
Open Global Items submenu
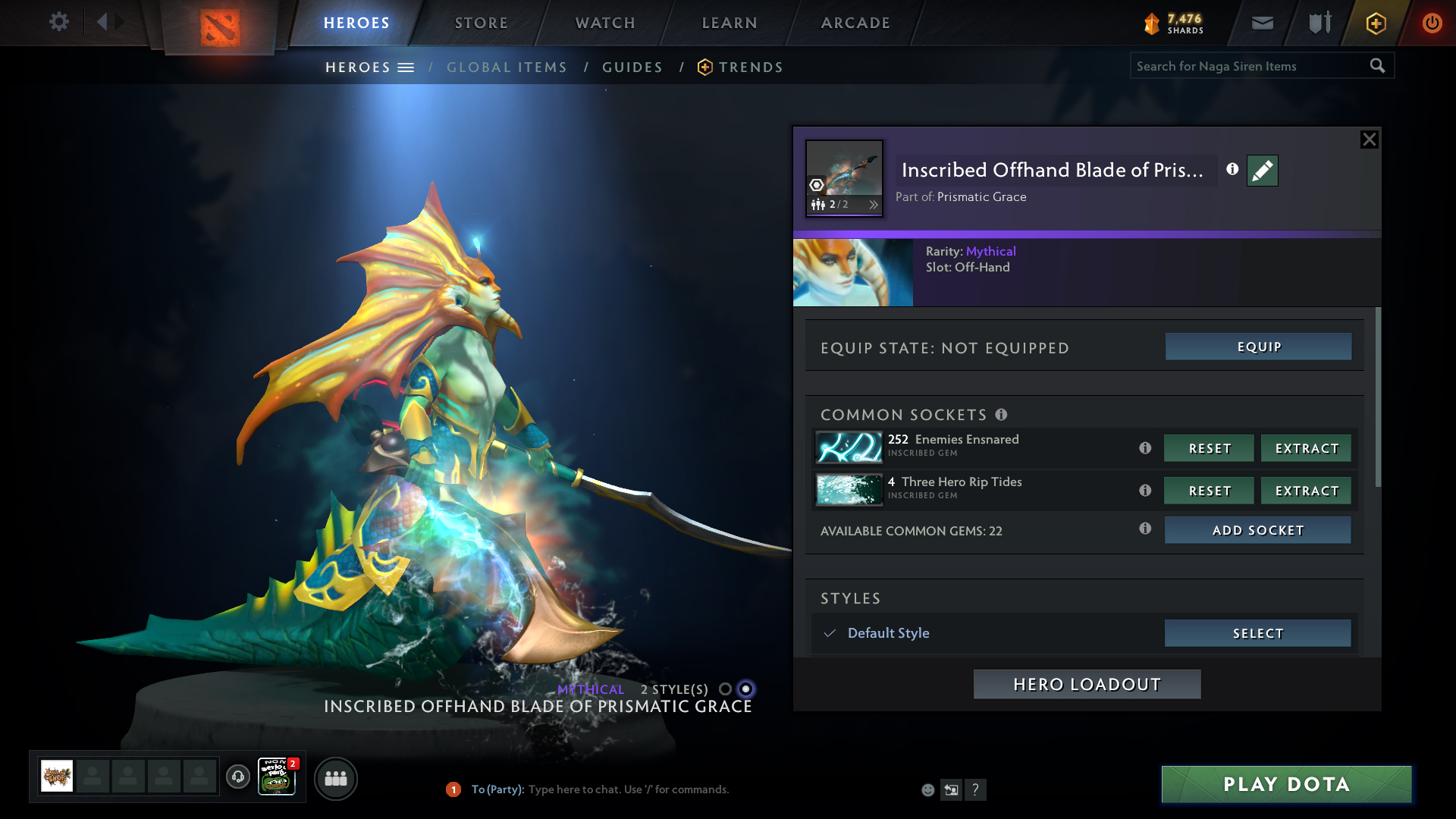(x=507, y=67)
